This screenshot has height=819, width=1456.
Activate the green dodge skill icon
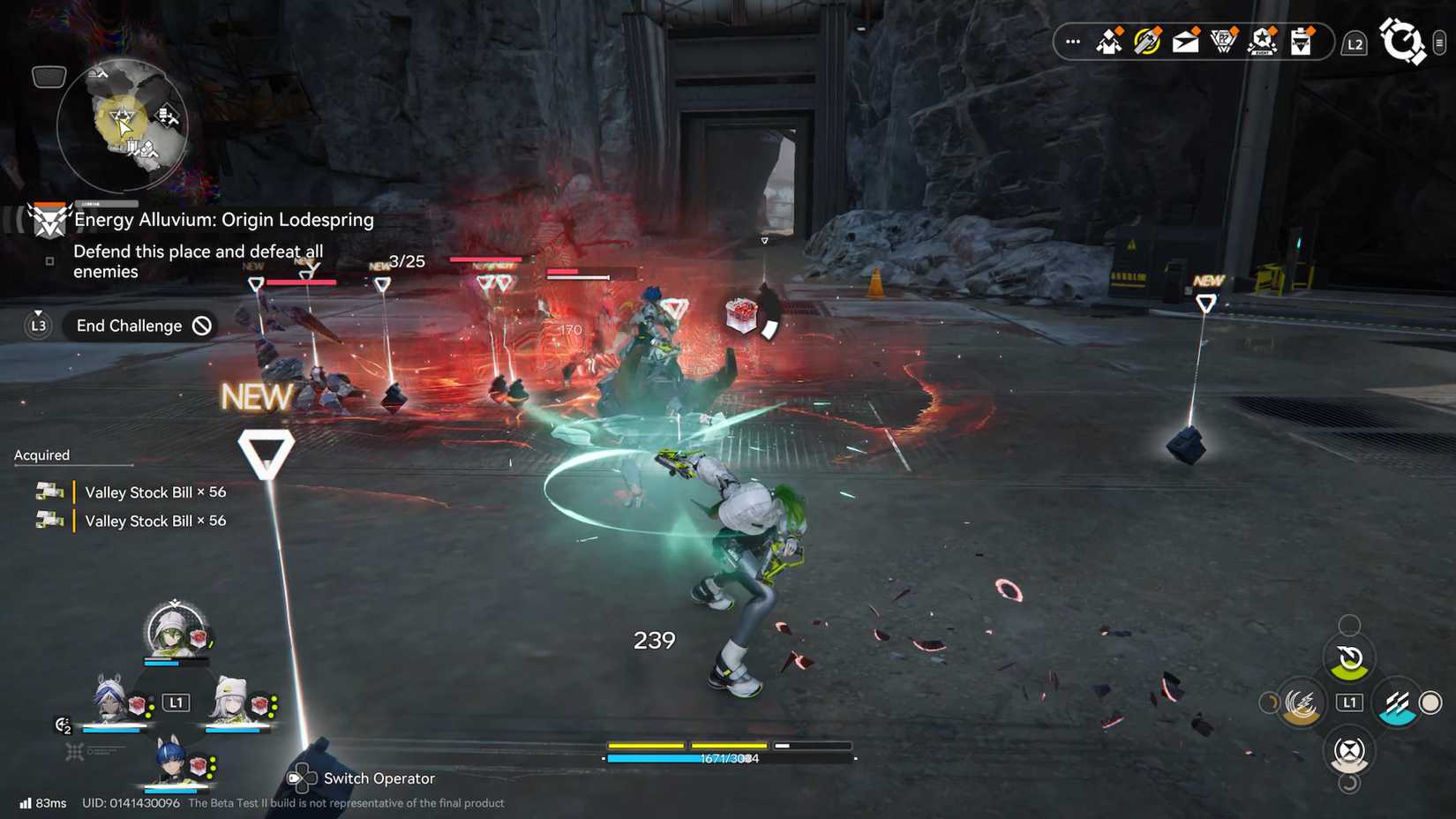[1349, 660]
